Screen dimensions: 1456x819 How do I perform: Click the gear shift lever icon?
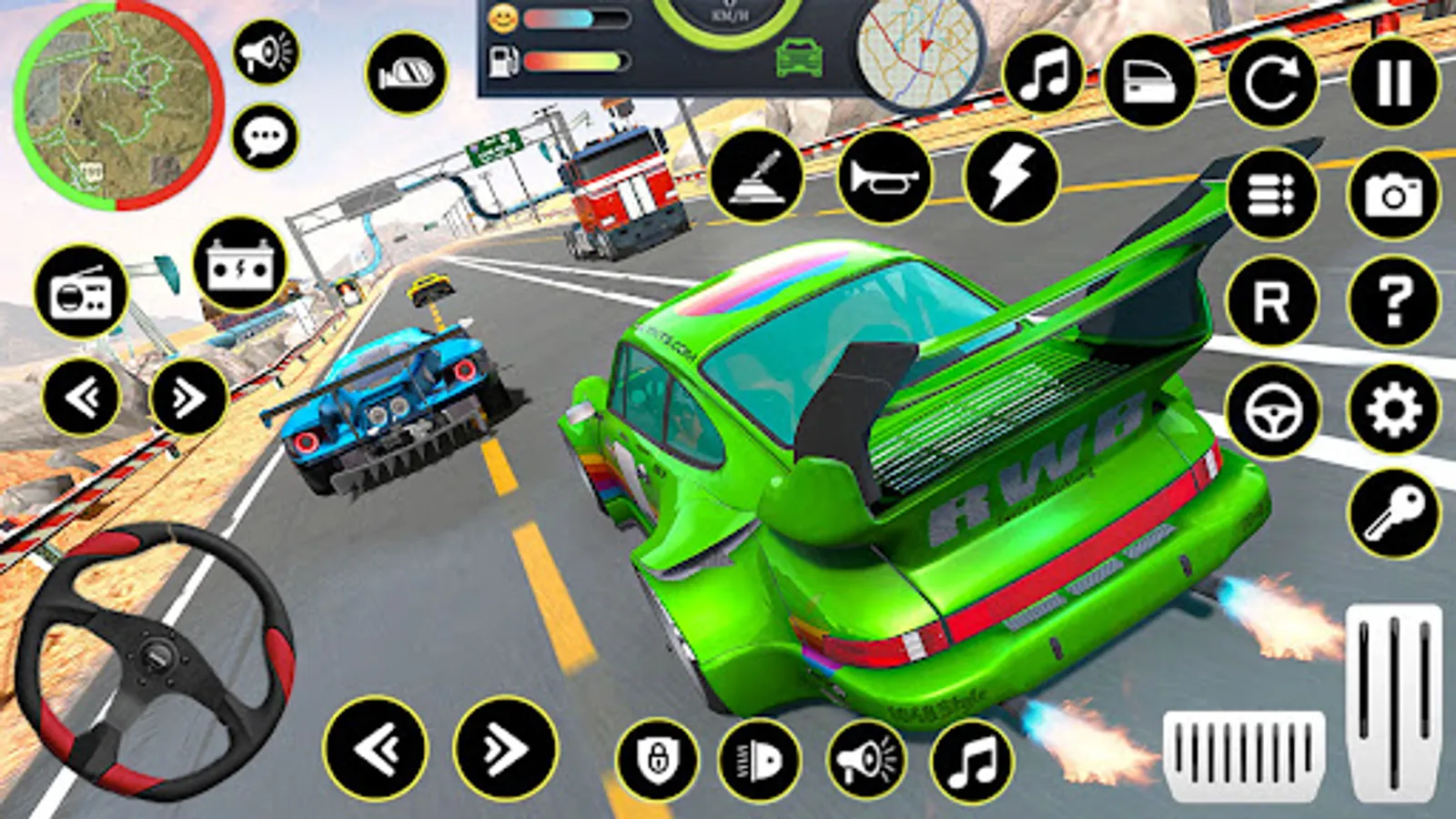click(756, 176)
